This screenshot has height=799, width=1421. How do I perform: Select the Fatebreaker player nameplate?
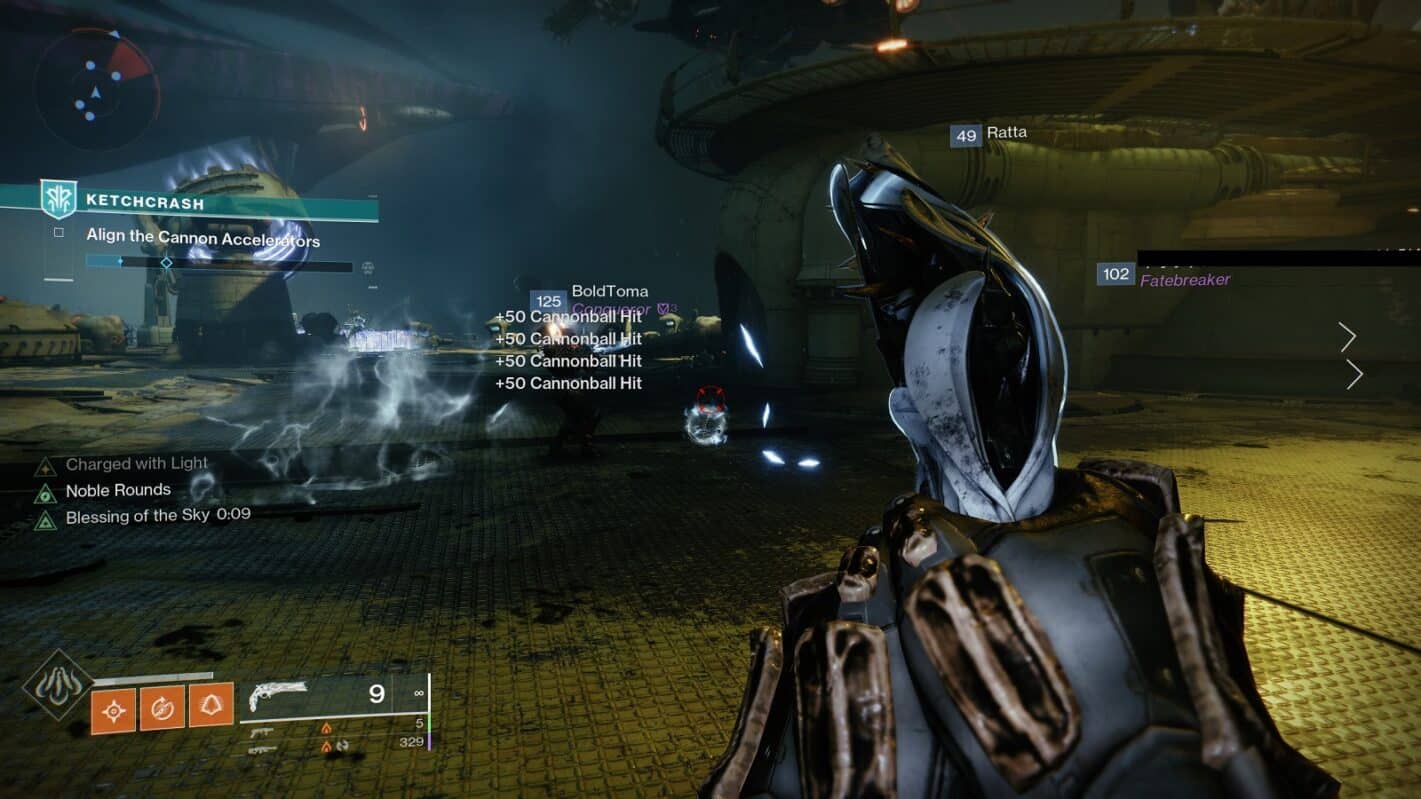tap(1184, 280)
